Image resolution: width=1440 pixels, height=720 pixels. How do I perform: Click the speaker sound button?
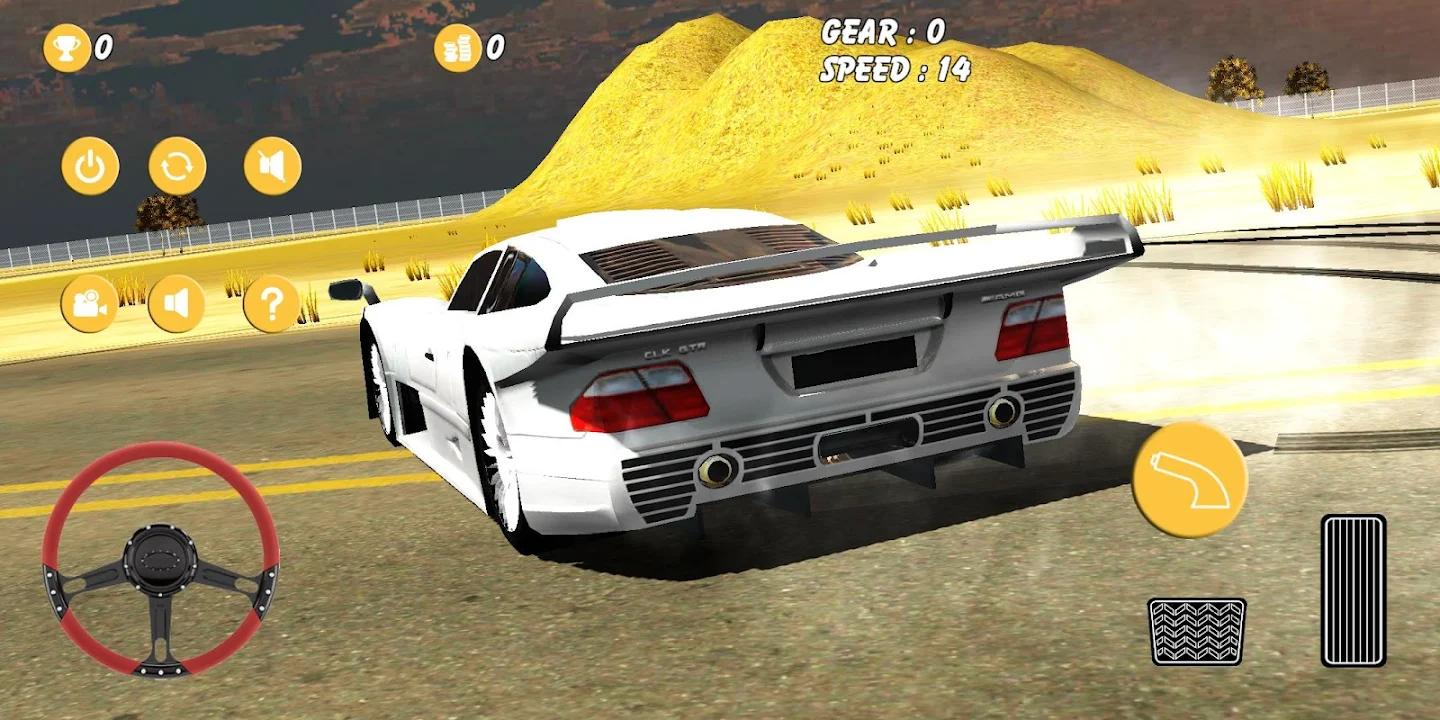click(x=177, y=304)
